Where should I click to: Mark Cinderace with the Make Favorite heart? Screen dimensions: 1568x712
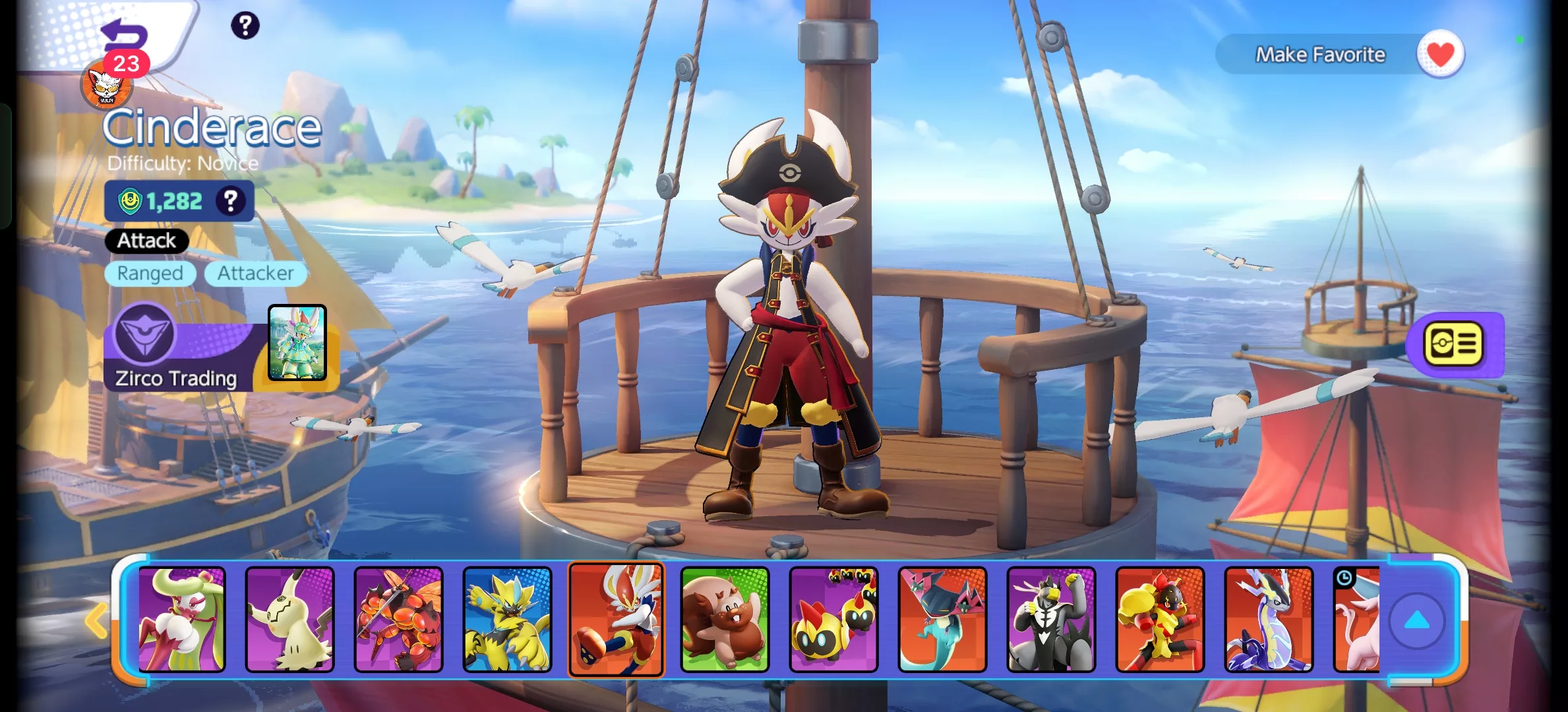coord(1440,54)
